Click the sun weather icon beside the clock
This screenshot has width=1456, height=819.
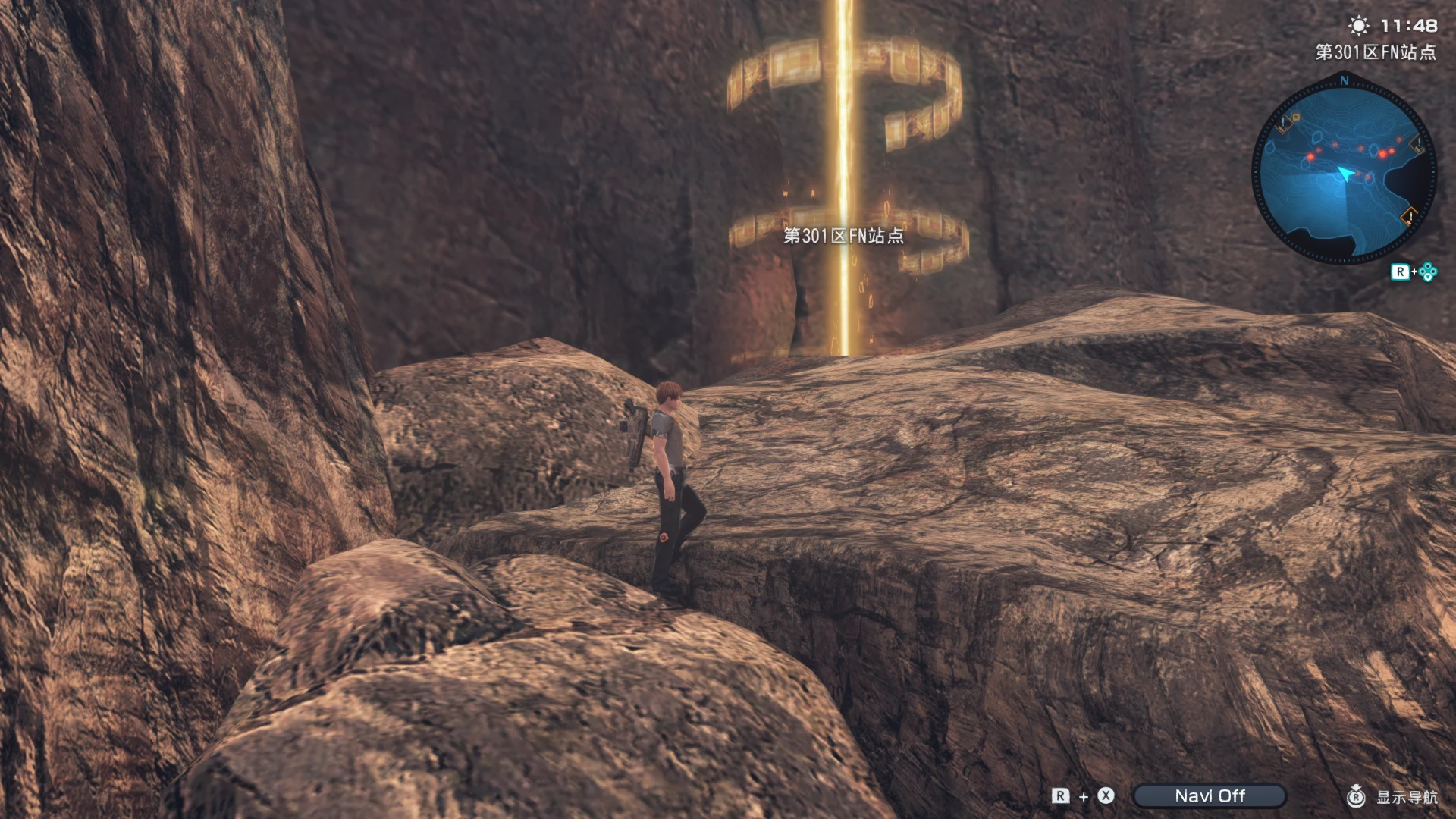pyautogui.click(x=1357, y=25)
